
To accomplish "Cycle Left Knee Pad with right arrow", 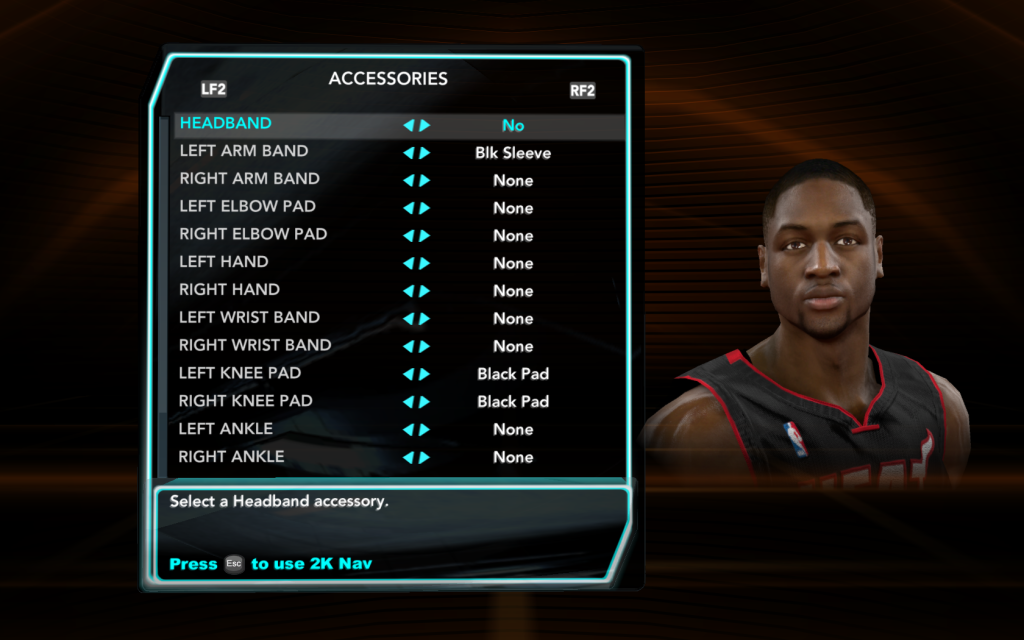I will 425,374.
